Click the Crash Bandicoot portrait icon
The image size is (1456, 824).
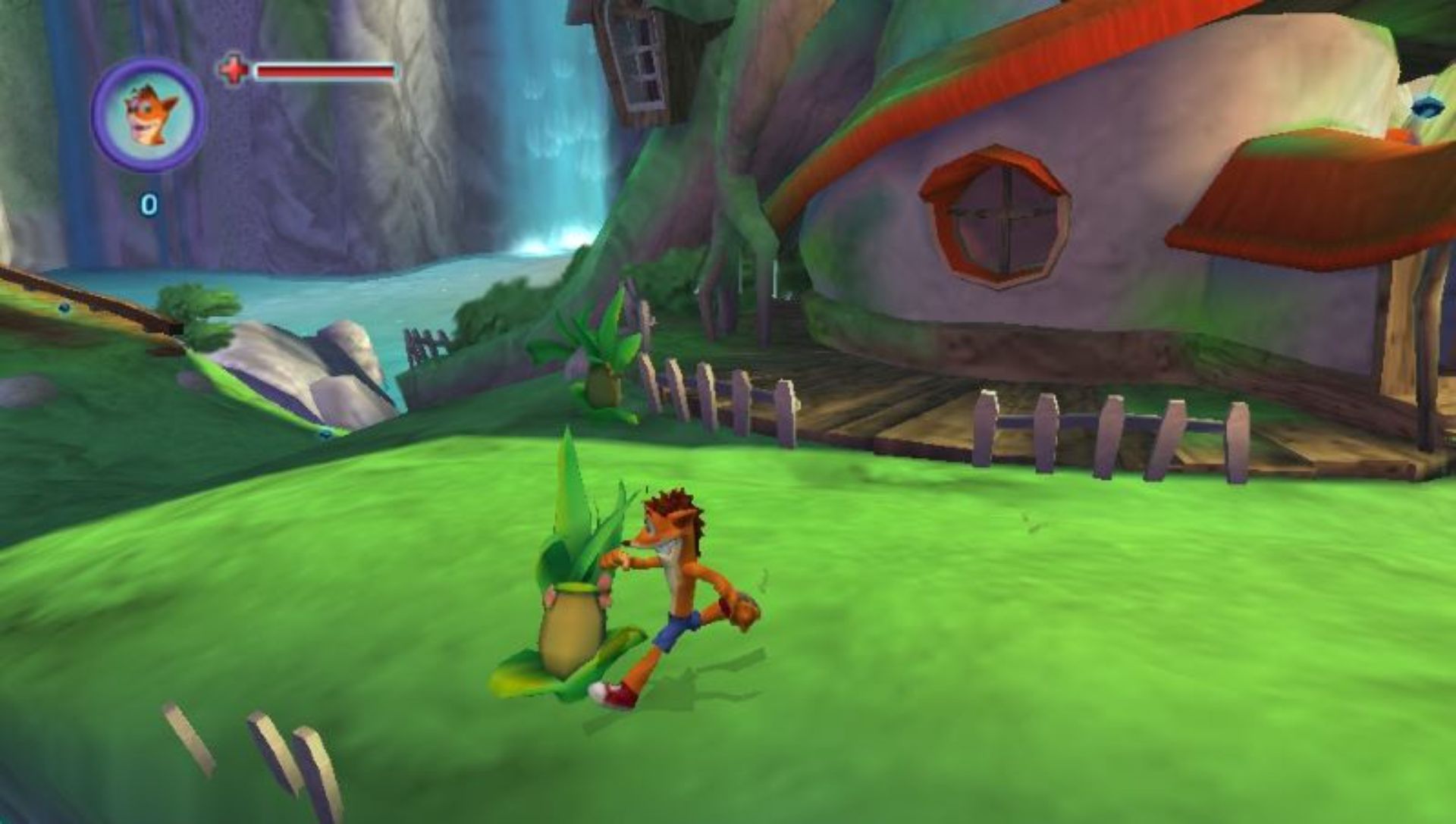(149, 115)
